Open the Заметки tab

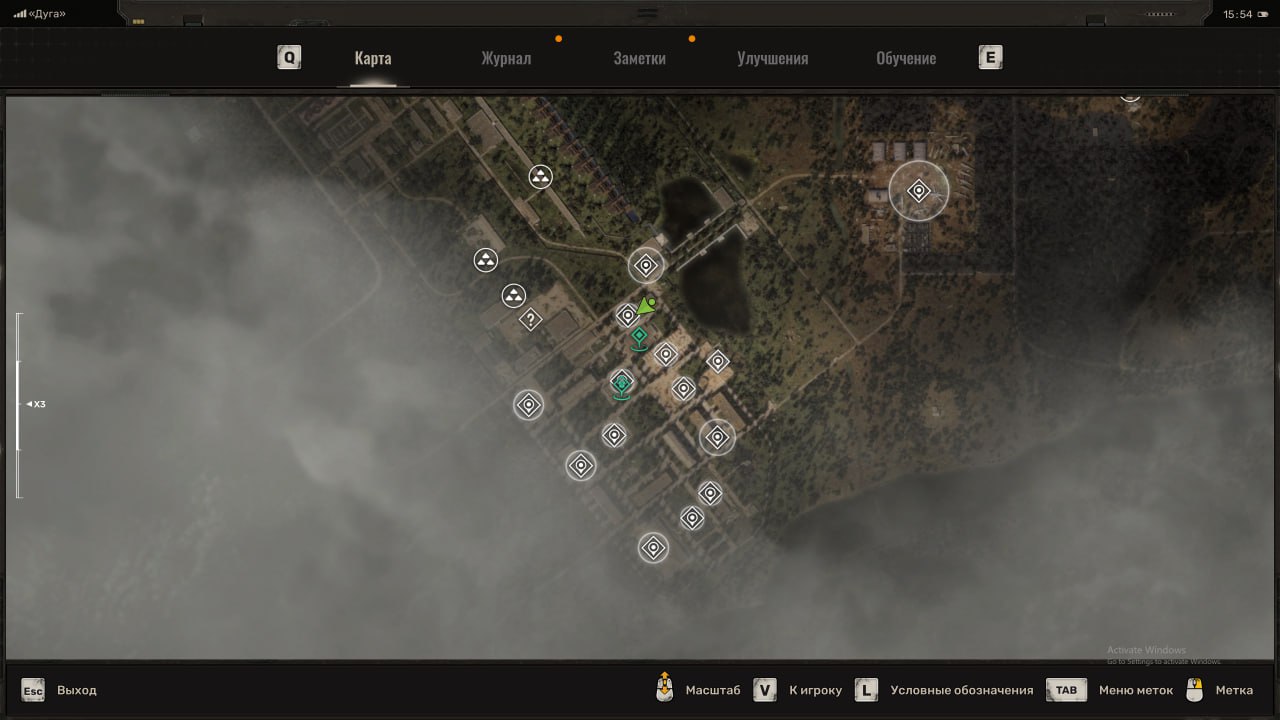(x=639, y=58)
